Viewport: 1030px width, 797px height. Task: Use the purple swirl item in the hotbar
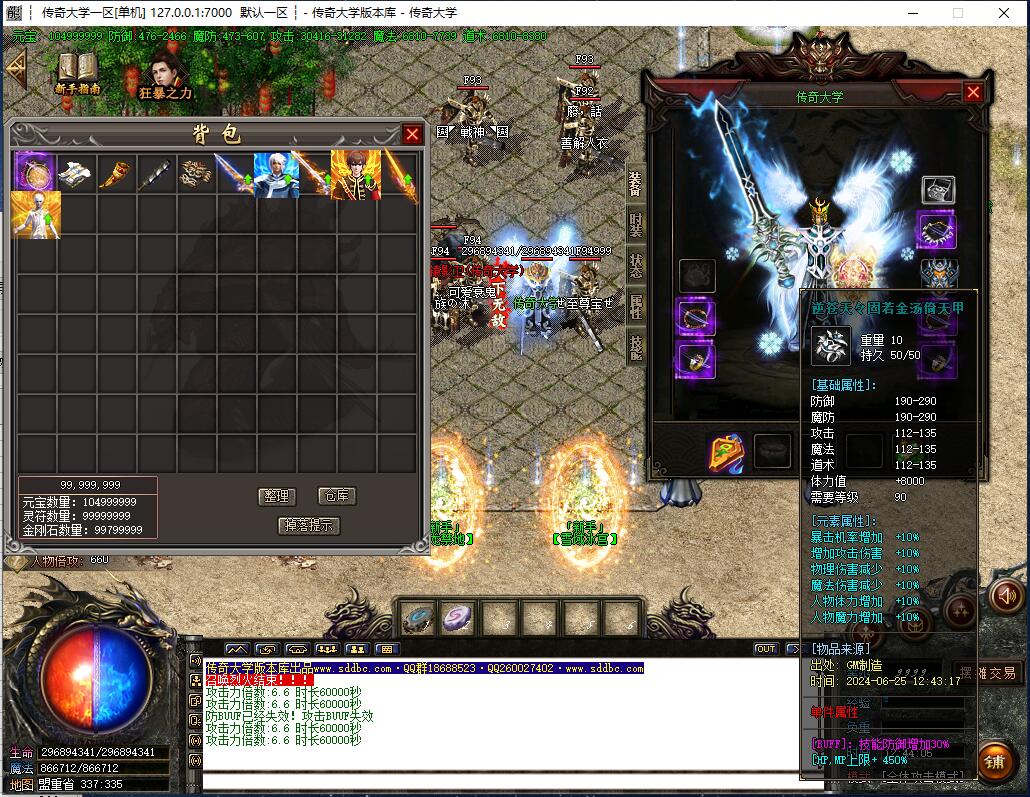[x=458, y=617]
